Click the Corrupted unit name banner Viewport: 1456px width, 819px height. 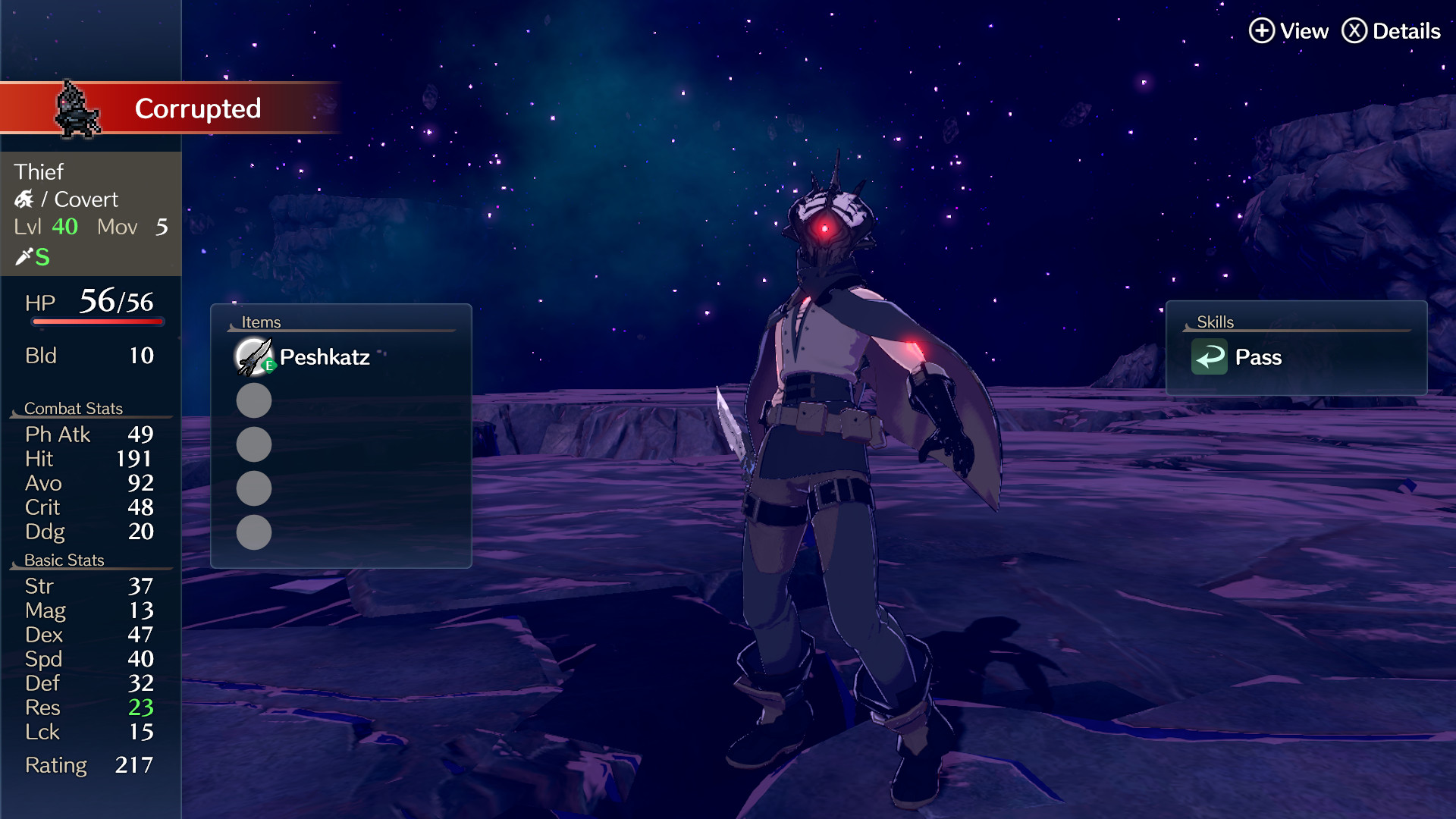(197, 108)
